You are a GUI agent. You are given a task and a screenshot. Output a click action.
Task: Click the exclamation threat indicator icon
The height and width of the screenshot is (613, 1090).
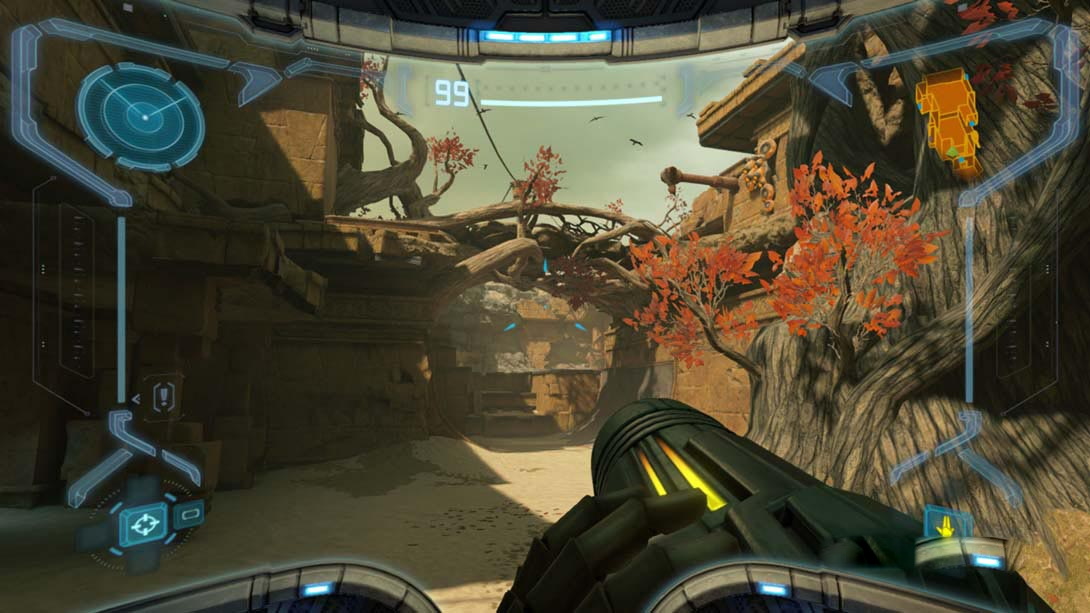163,396
